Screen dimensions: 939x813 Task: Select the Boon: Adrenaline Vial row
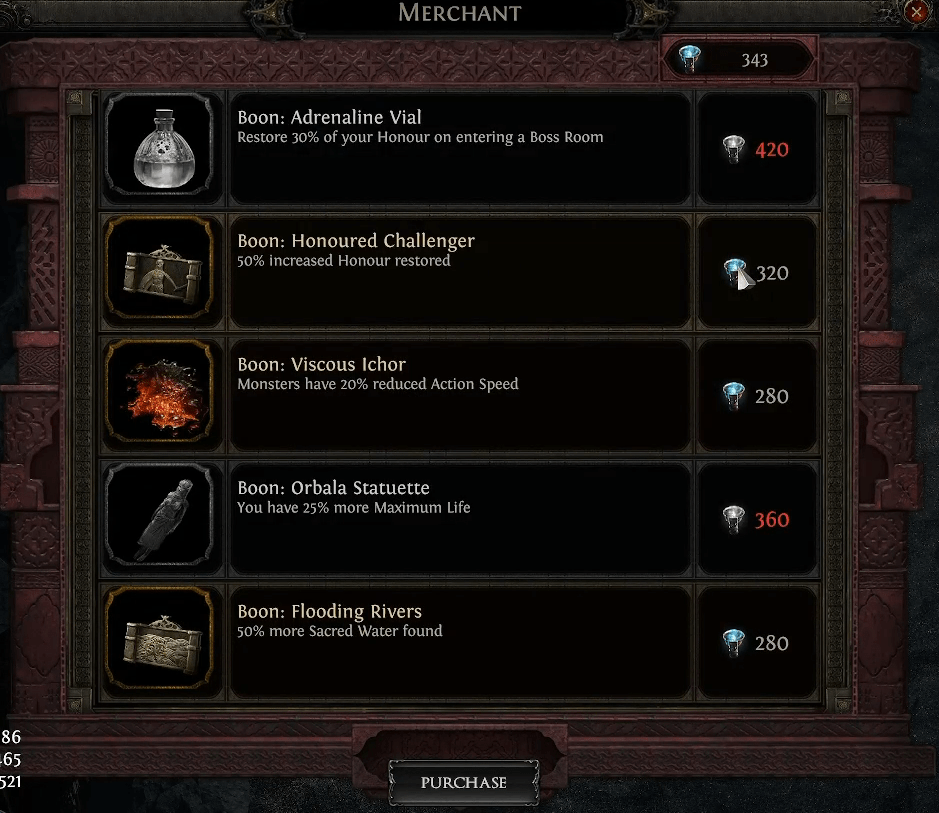pos(460,148)
